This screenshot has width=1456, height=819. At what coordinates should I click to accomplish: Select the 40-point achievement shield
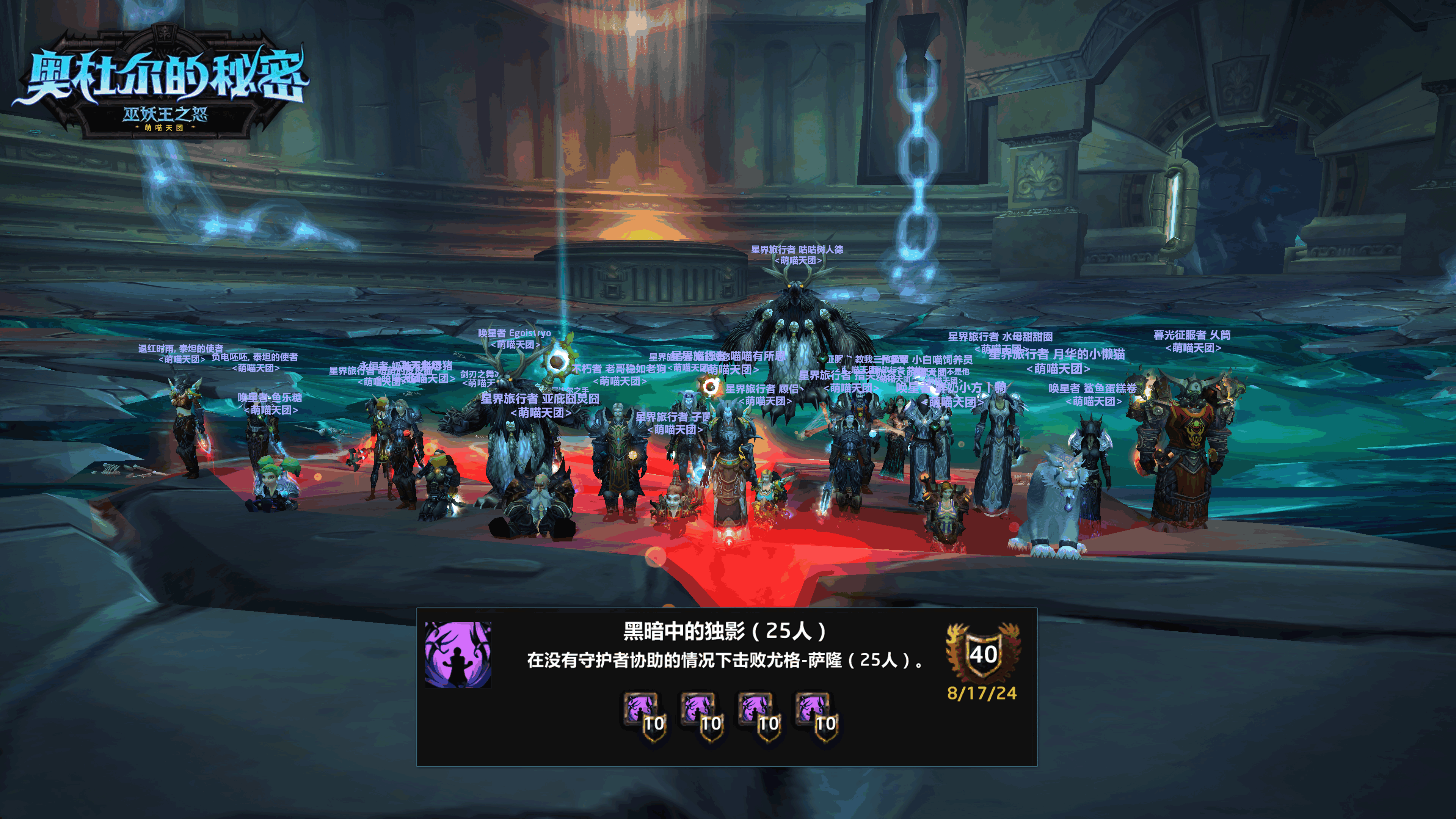983,653
